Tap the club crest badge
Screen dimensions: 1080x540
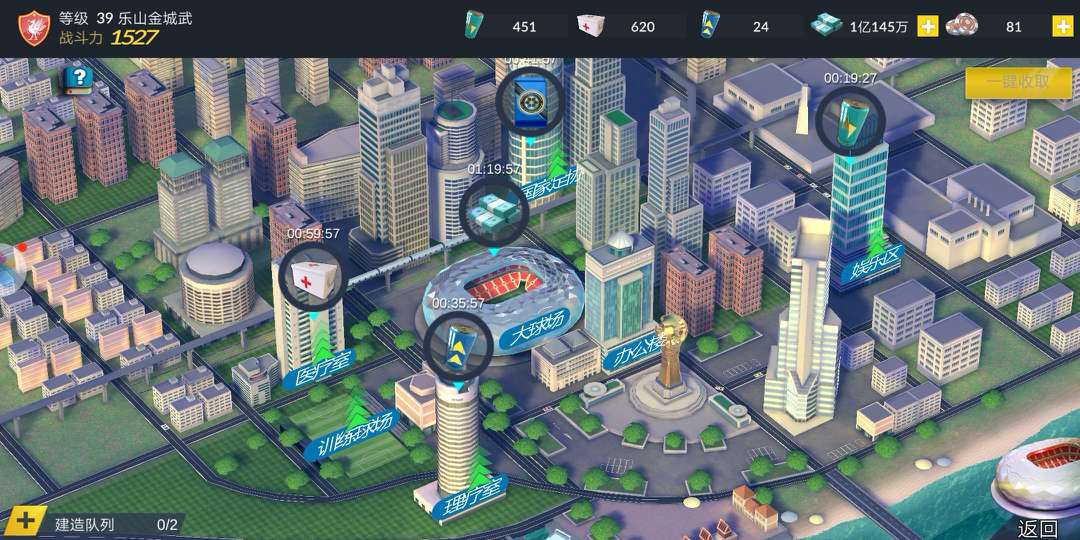tap(34, 27)
